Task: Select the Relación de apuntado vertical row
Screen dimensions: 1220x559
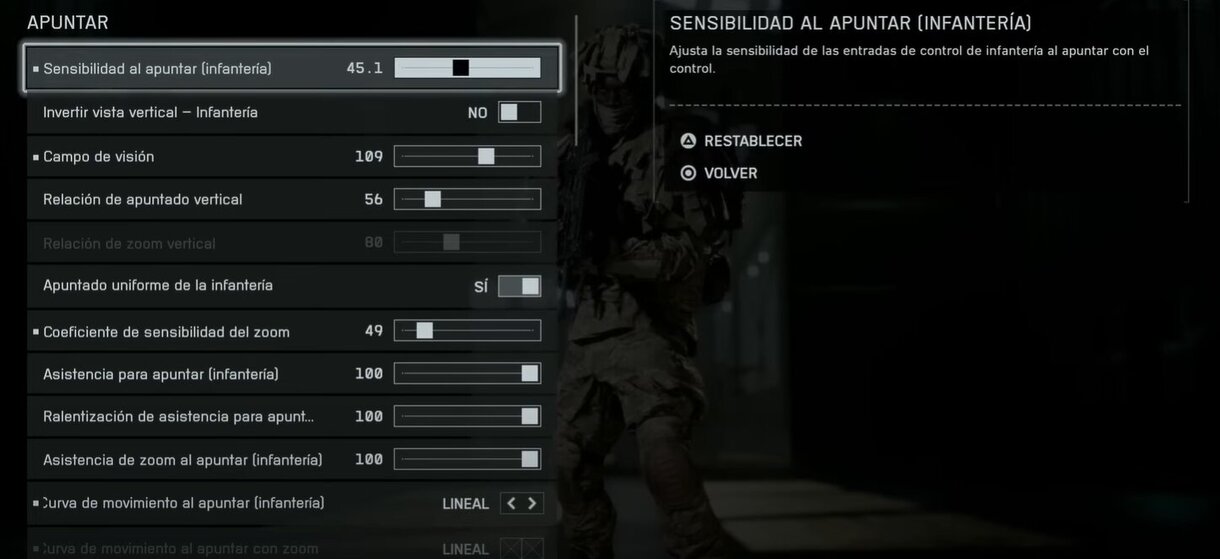Action: (x=142, y=199)
